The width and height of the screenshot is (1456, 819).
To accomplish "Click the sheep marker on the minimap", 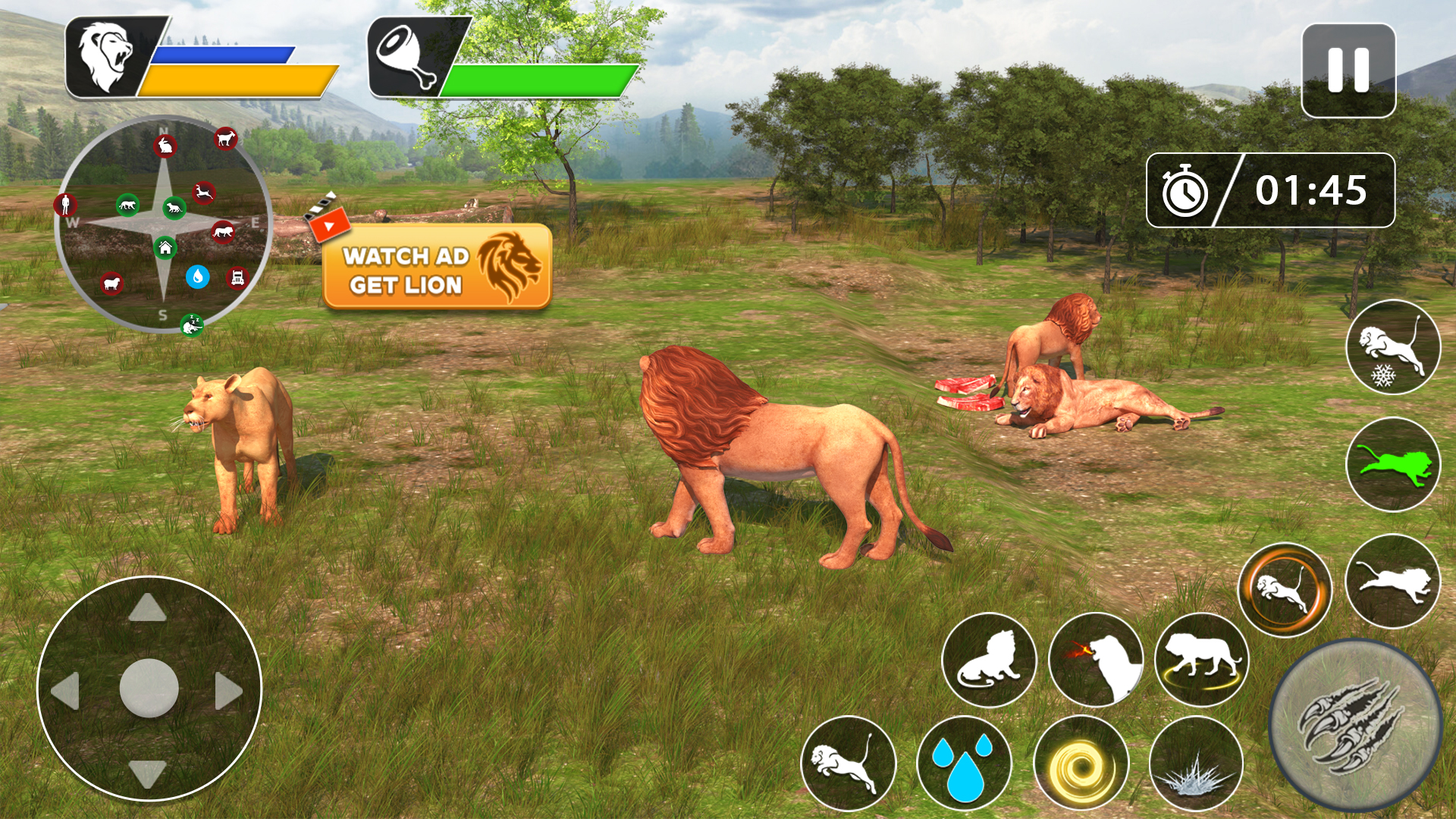I will point(111,284).
